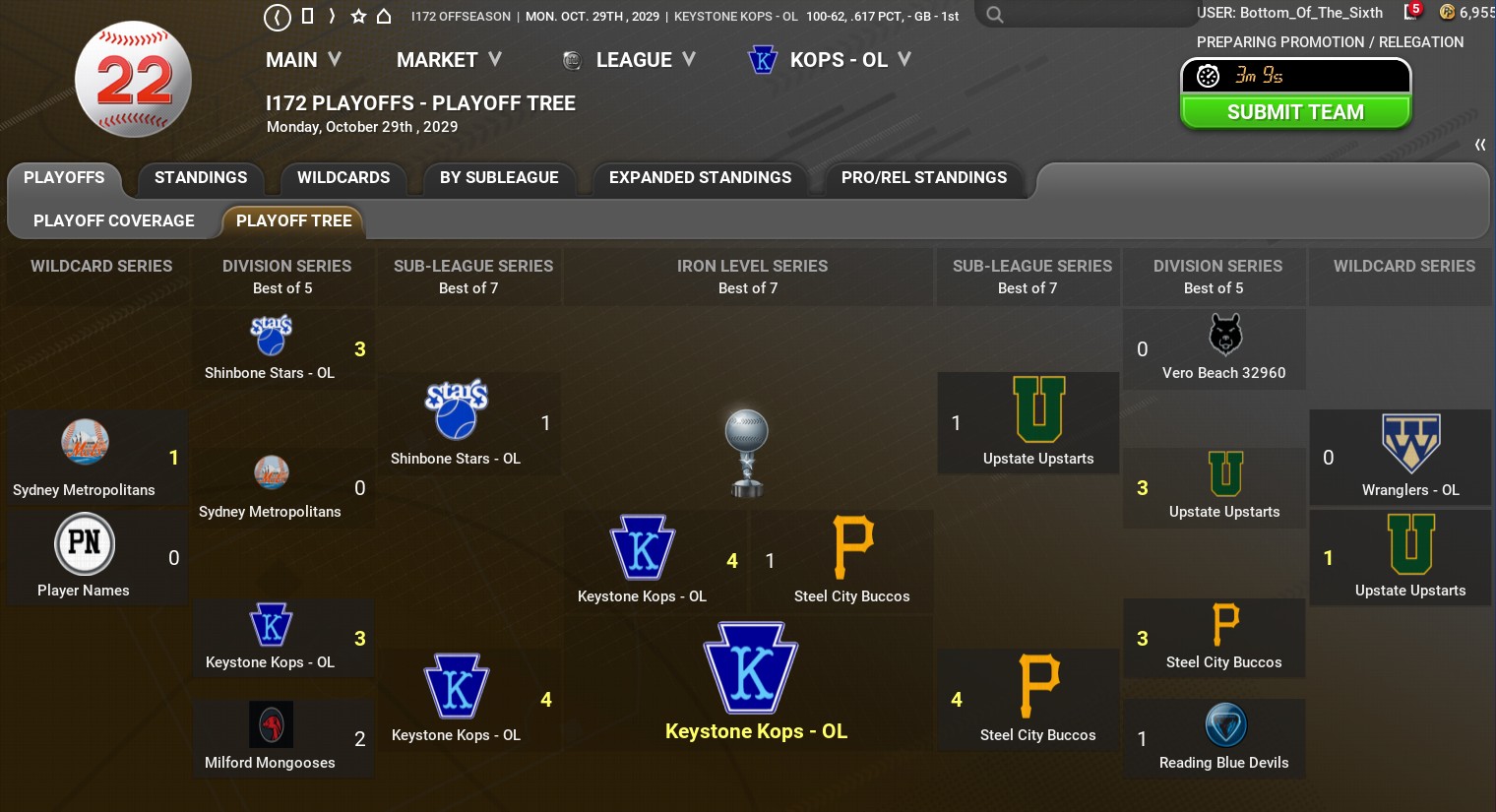The image size is (1496, 812).
Task: Click the star bookmark icon
Action: coord(358,16)
